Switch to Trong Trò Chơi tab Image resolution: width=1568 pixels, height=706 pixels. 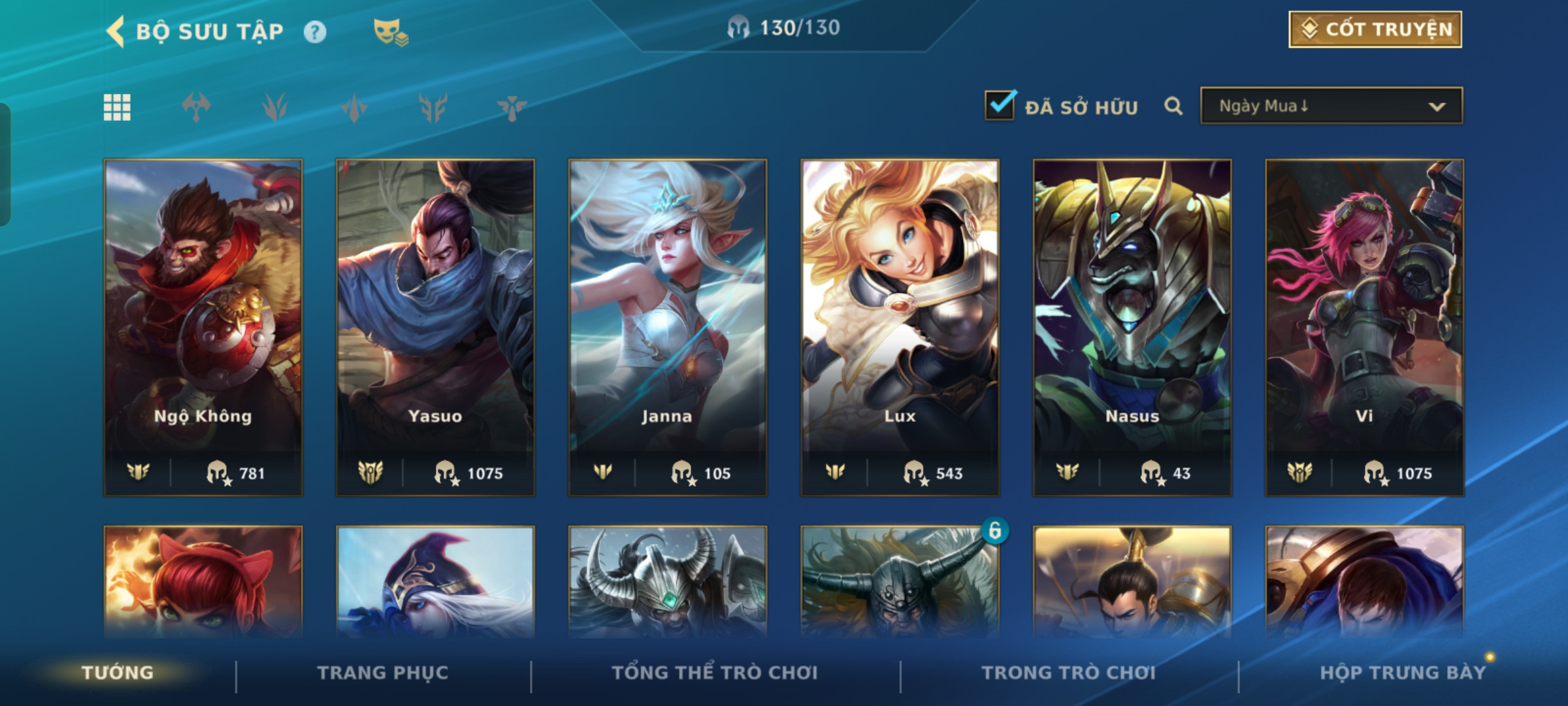(1068, 673)
